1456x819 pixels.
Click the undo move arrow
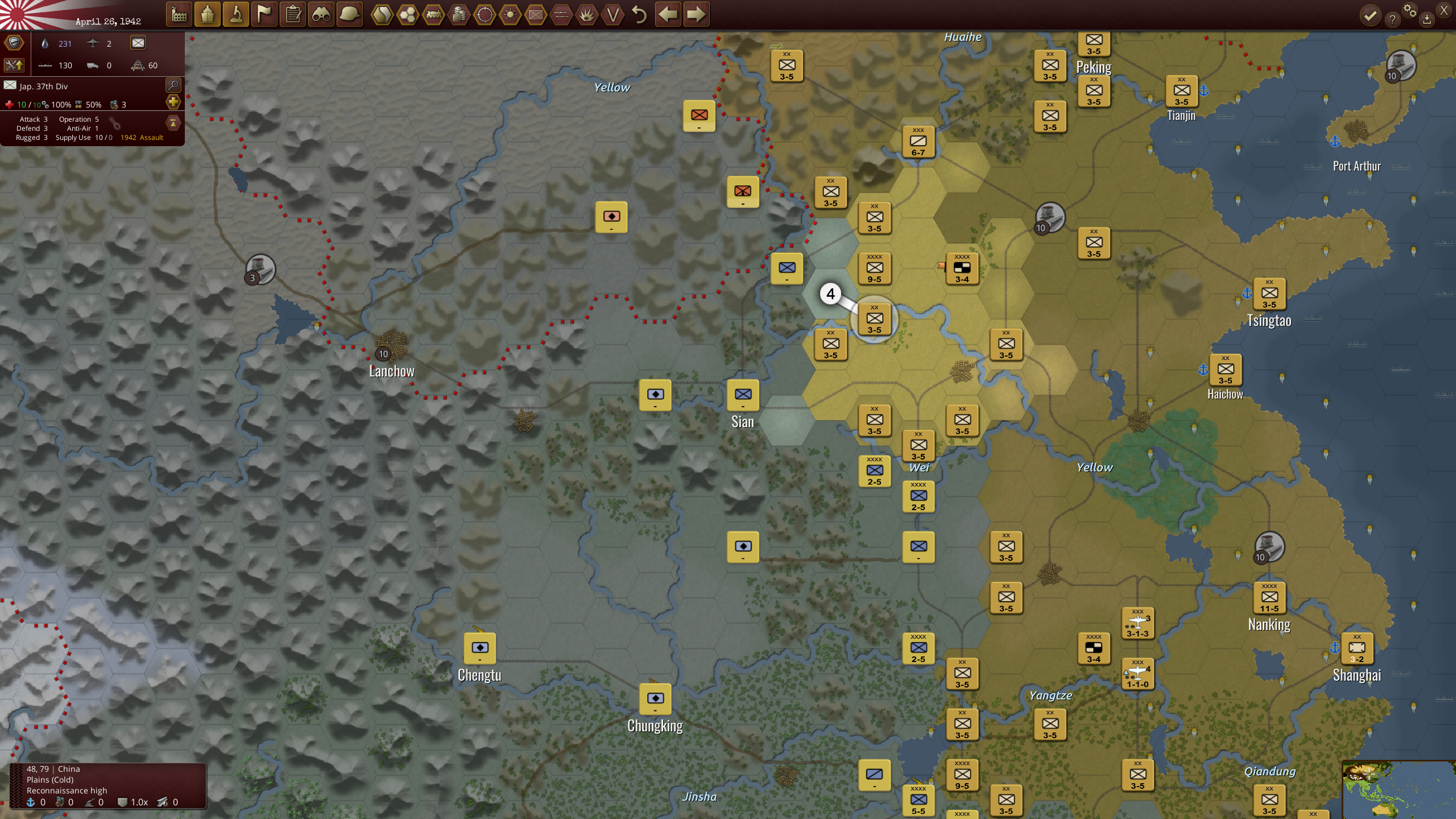[x=639, y=15]
